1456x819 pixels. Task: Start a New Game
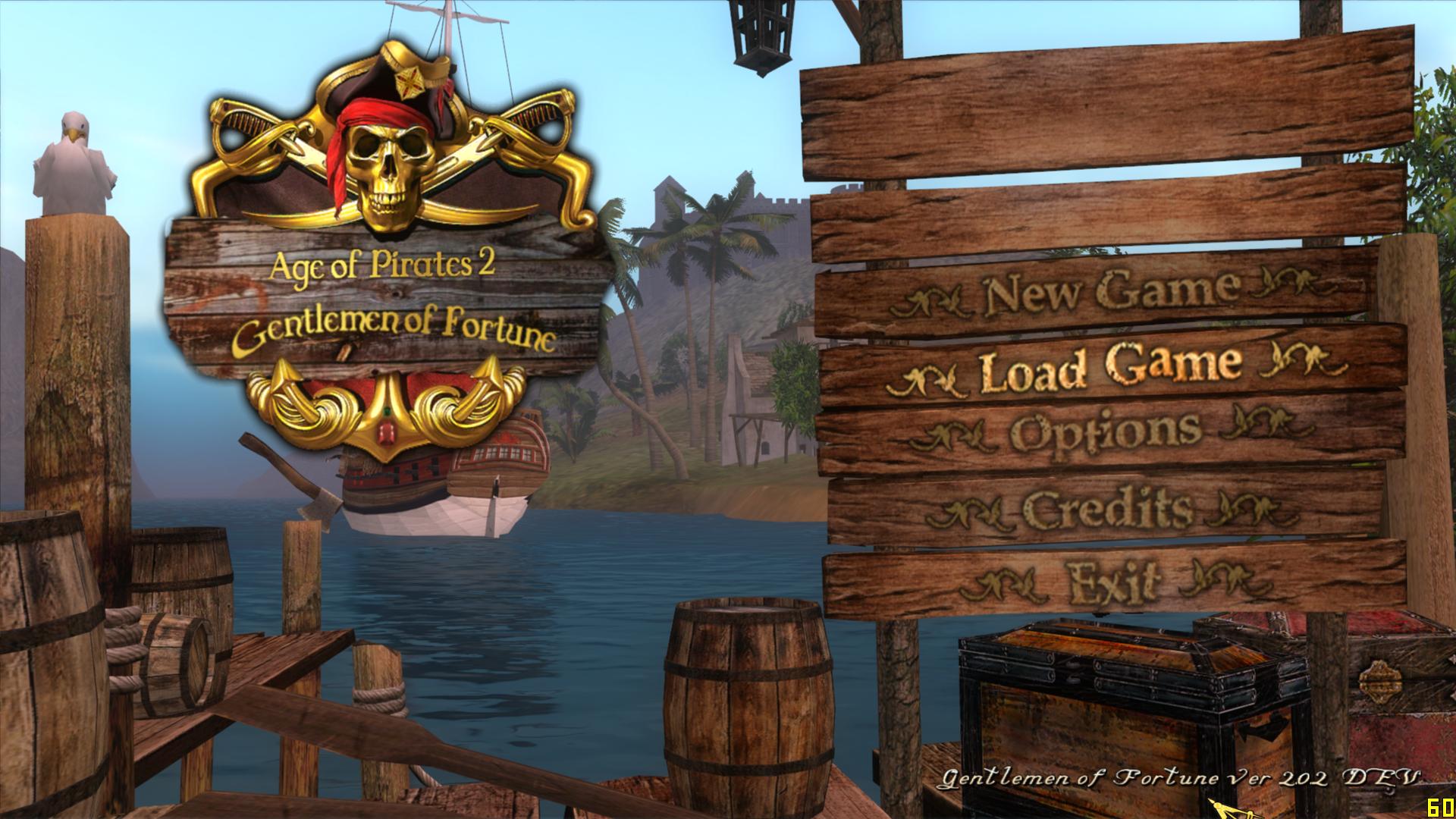click(1111, 293)
